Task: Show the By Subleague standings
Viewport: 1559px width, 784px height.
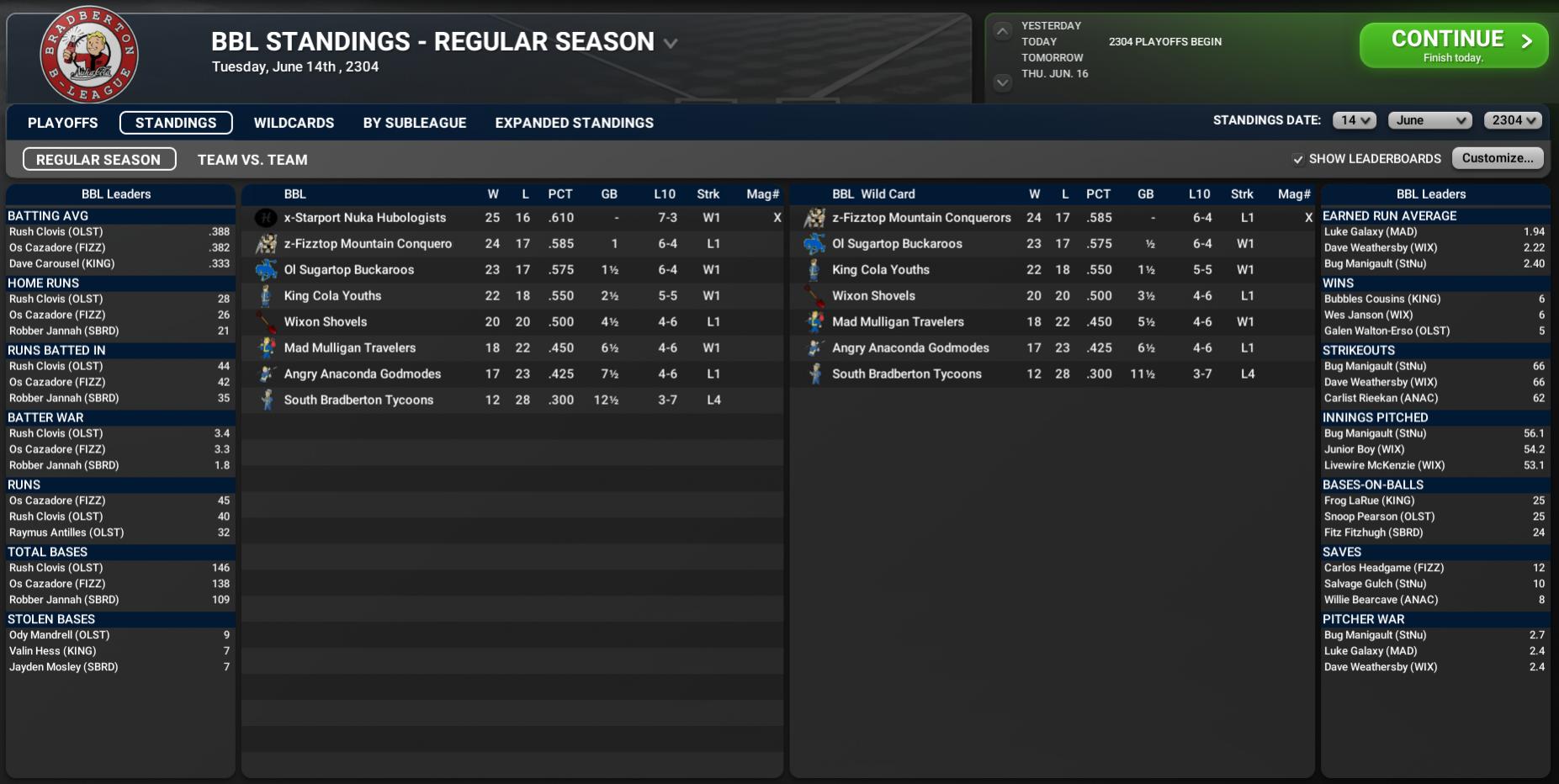Action: pos(414,123)
